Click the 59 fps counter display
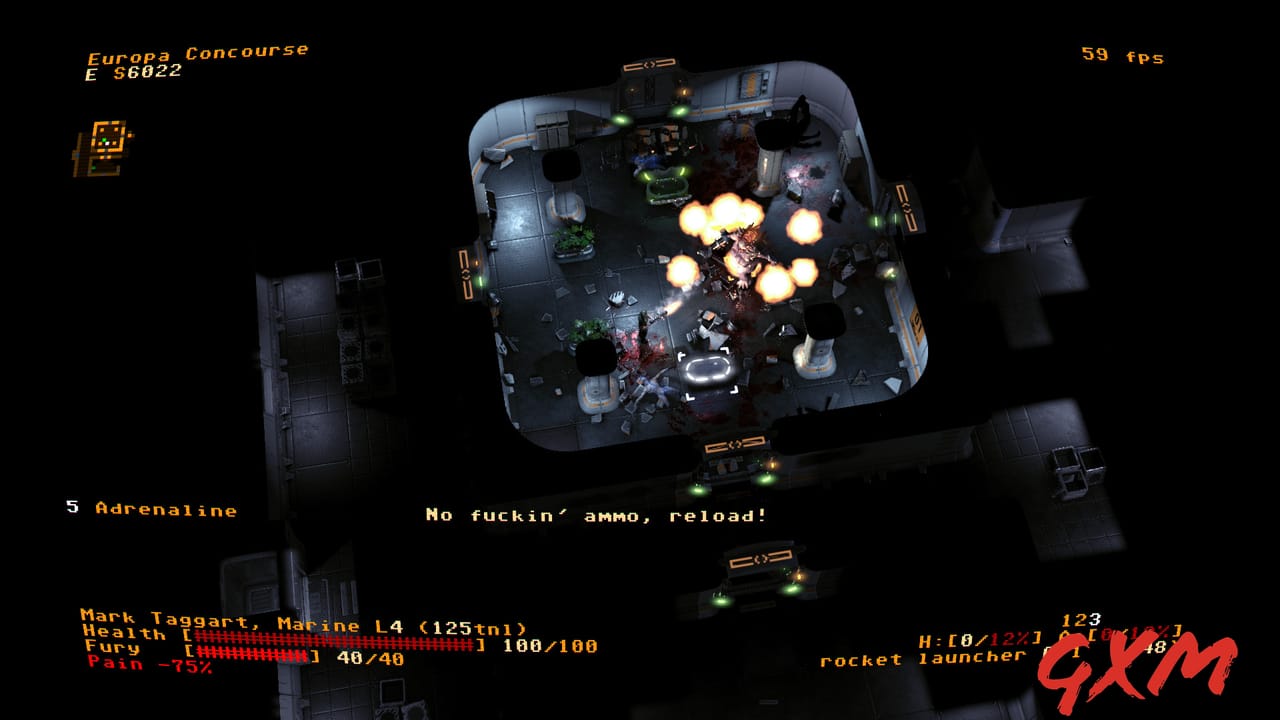1280x720 pixels. pyautogui.click(x=1124, y=57)
